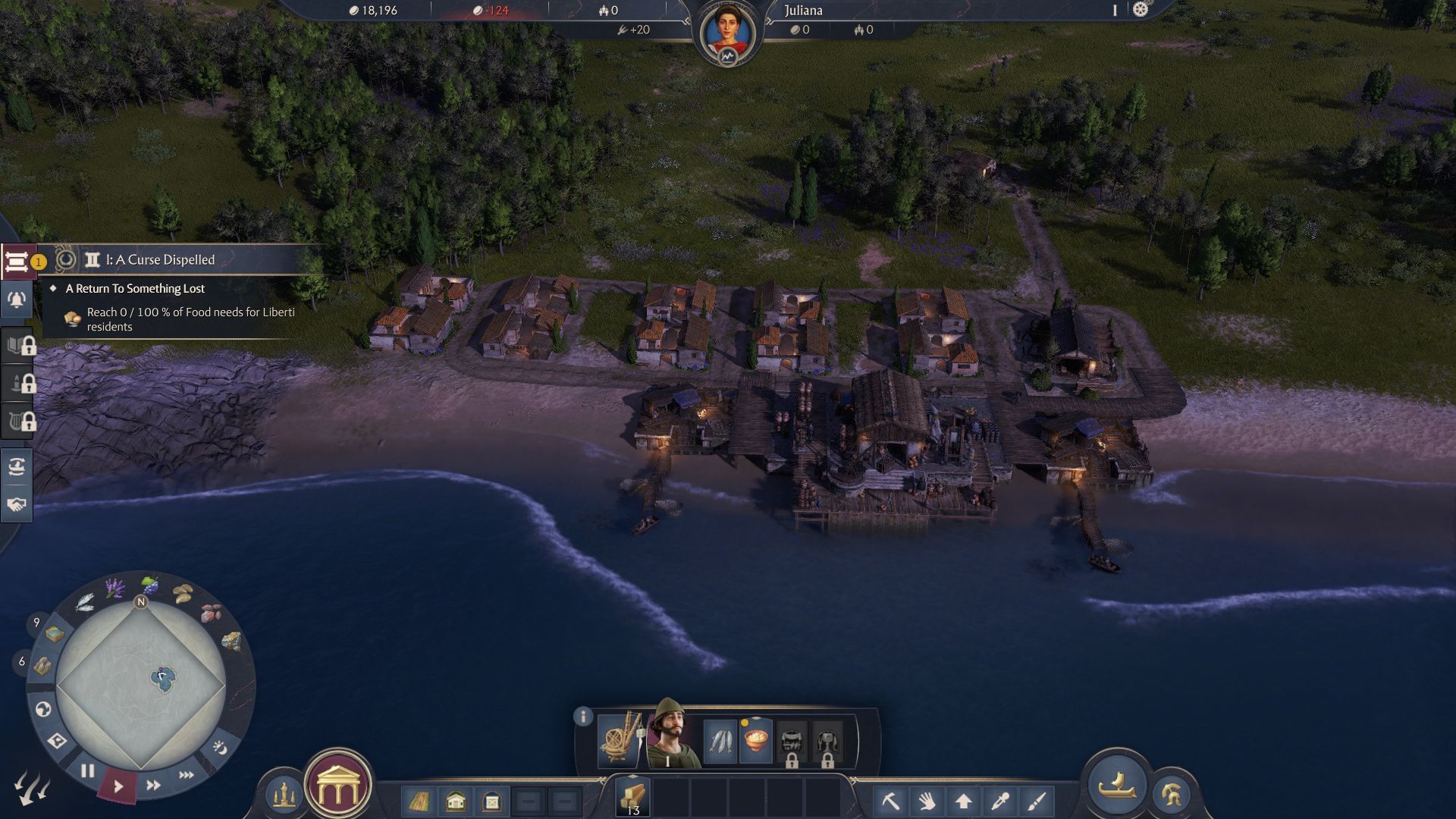Open diplomacy with the handshake icon

(x=17, y=504)
